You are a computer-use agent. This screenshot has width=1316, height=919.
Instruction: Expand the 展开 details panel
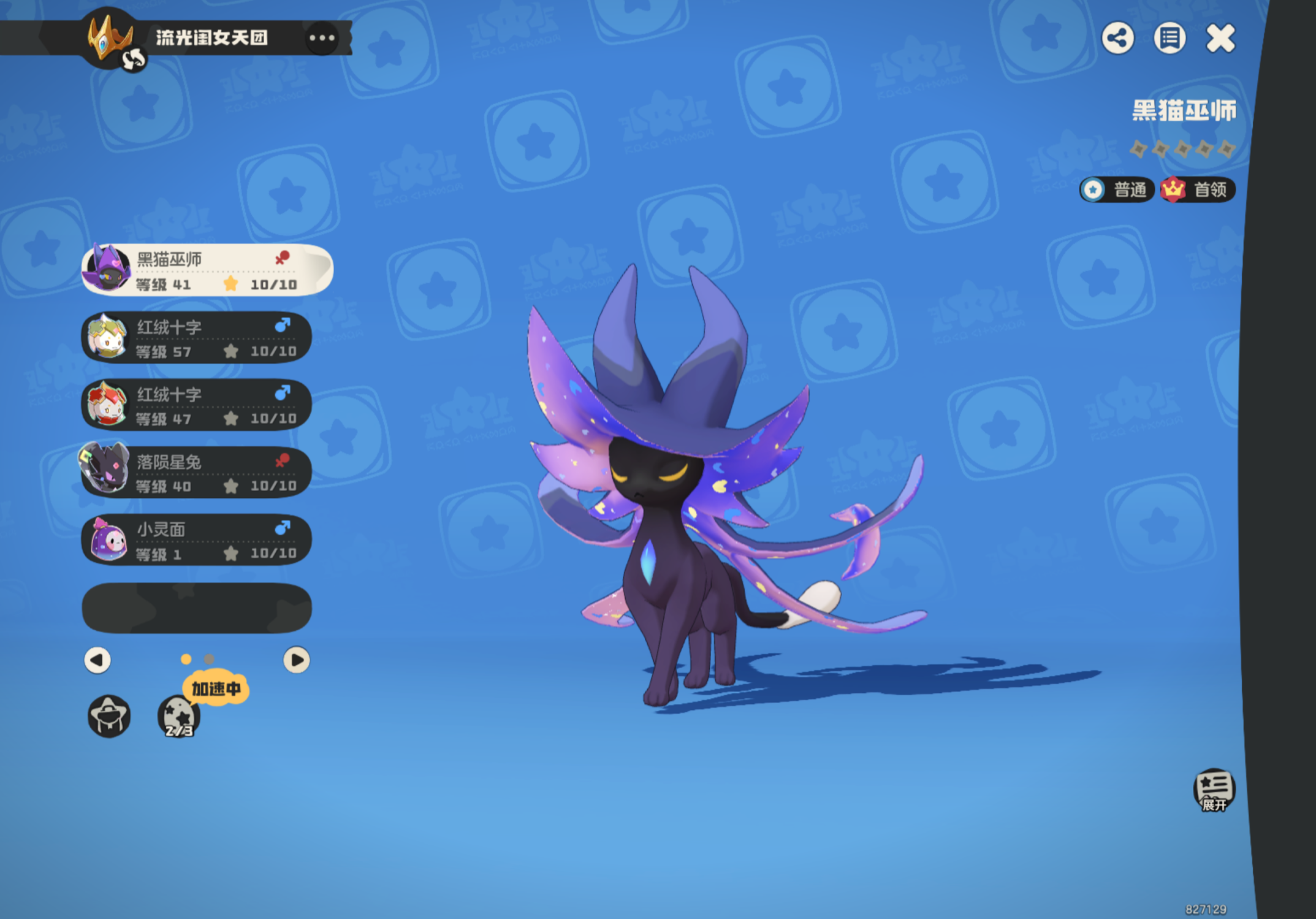[x=1214, y=790]
